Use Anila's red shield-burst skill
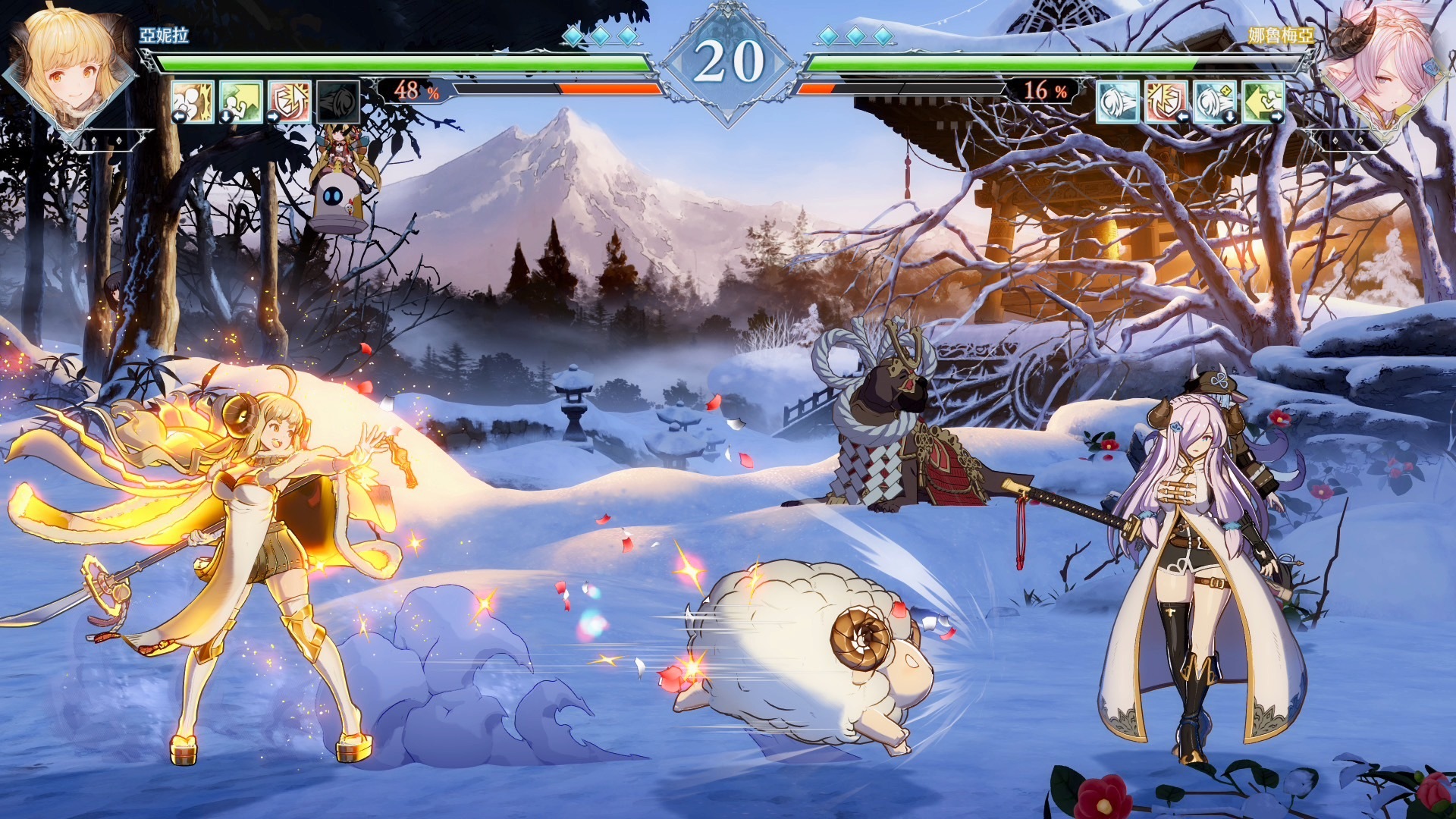1456x819 pixels. (x=289, y=101)
